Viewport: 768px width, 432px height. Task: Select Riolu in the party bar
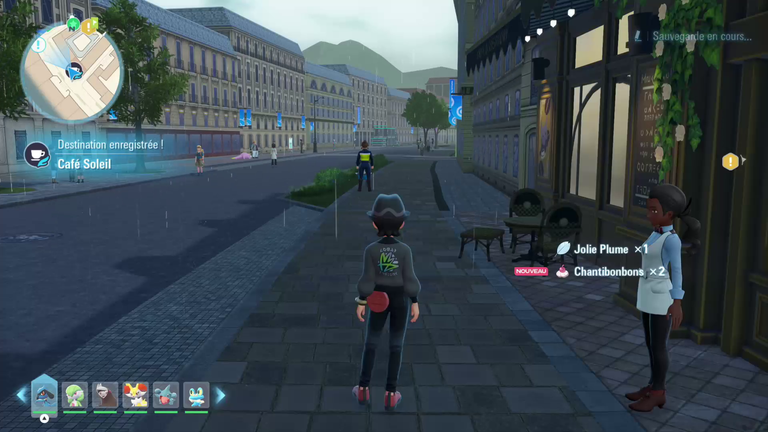[44, 395]
